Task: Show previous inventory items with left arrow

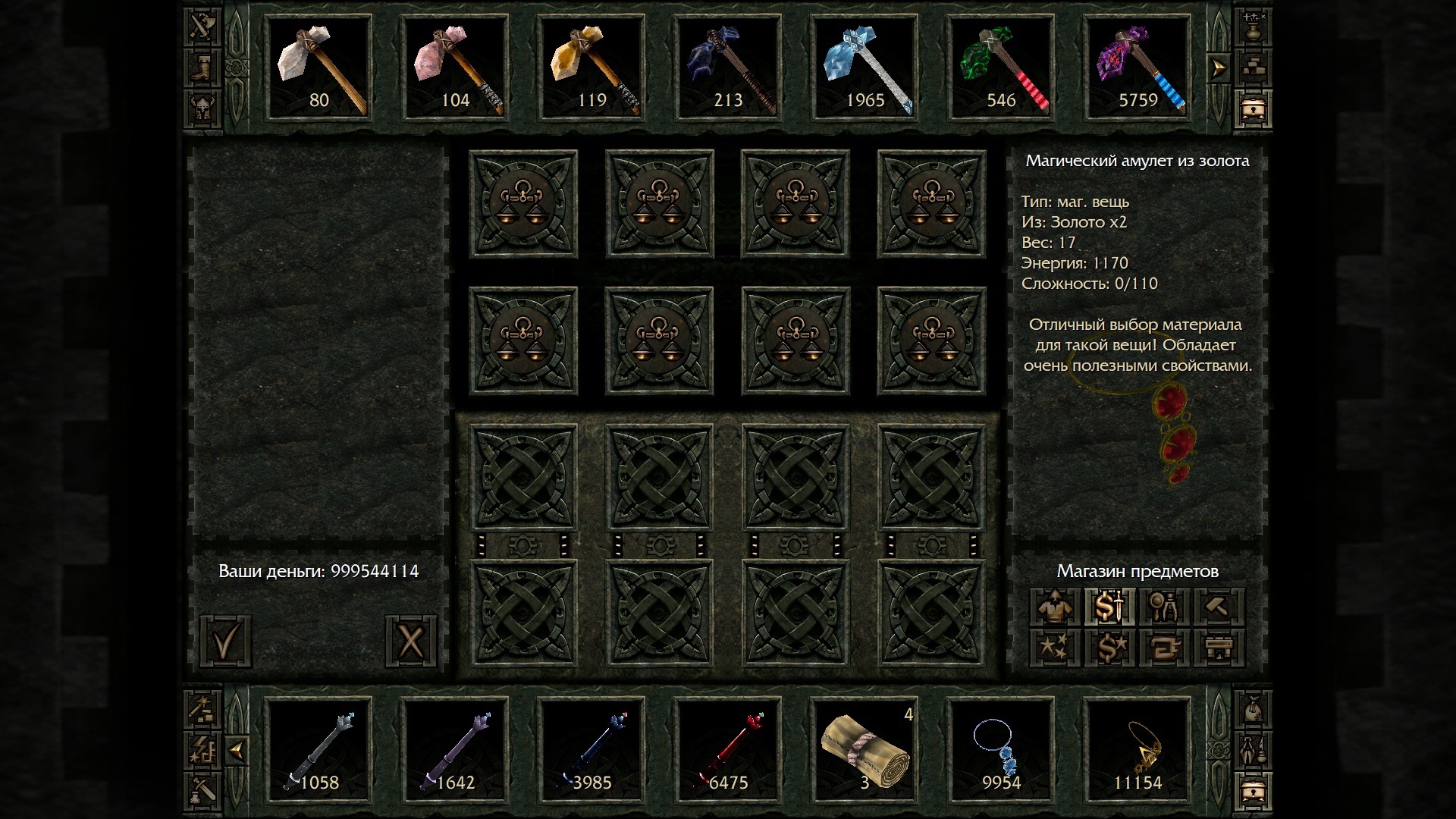Action: click(x=237, y=751)
